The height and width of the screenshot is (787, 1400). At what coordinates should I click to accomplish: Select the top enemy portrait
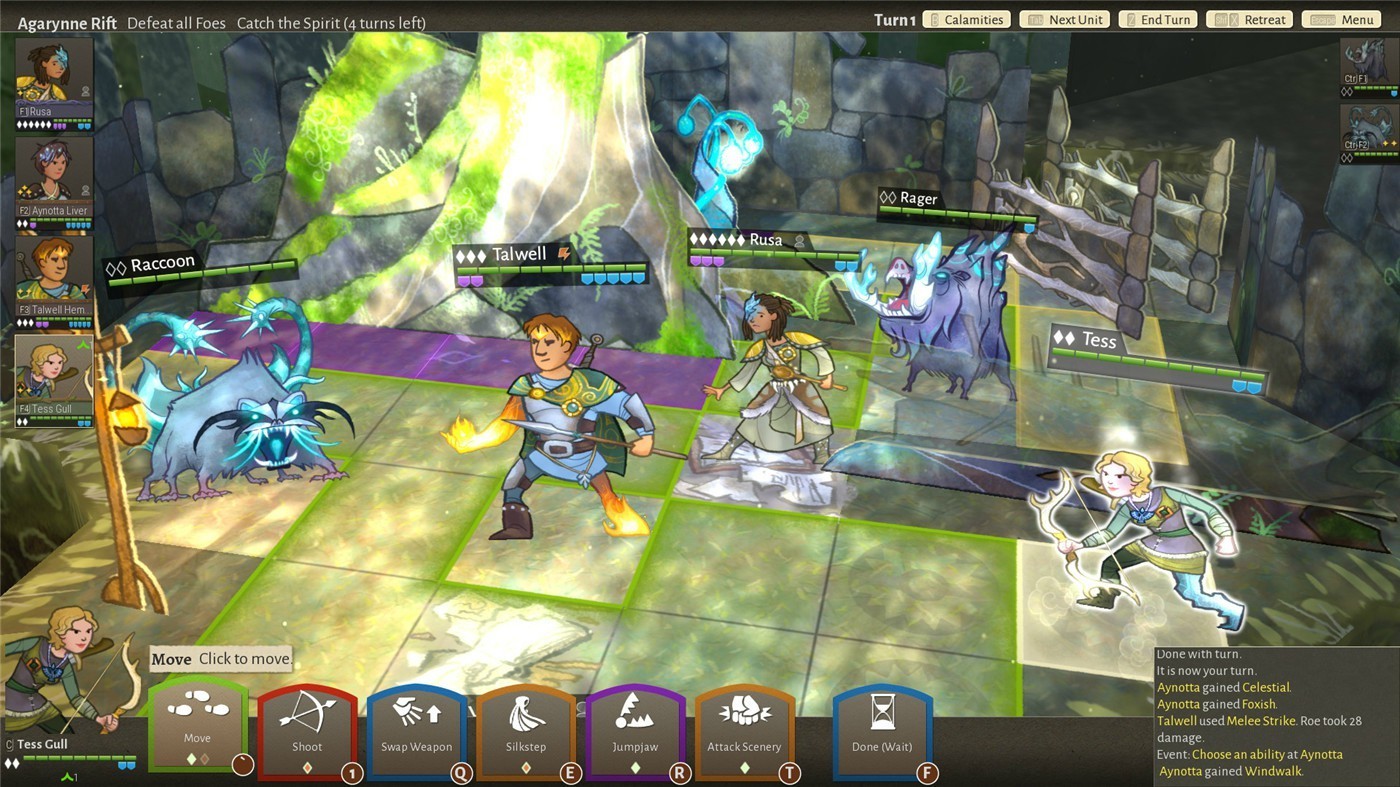pyautogui.click(x=1368, y=65)
